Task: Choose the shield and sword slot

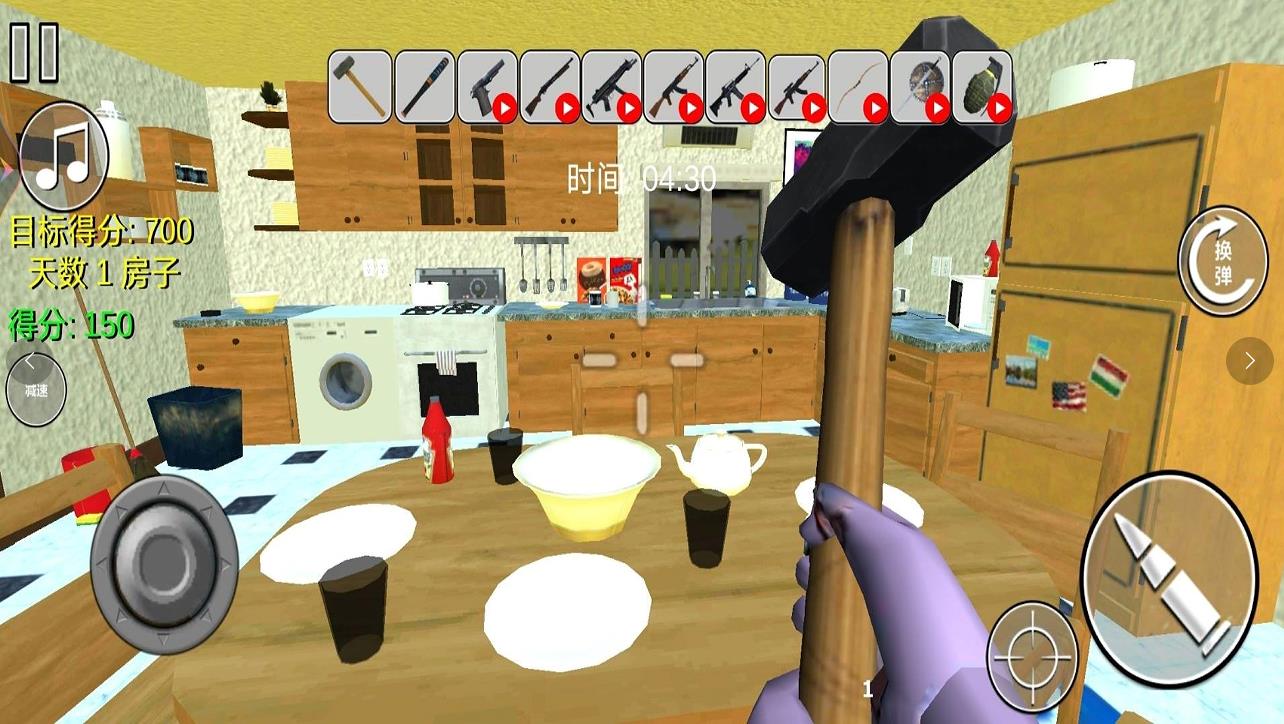Action: click(x=920, y=87)
